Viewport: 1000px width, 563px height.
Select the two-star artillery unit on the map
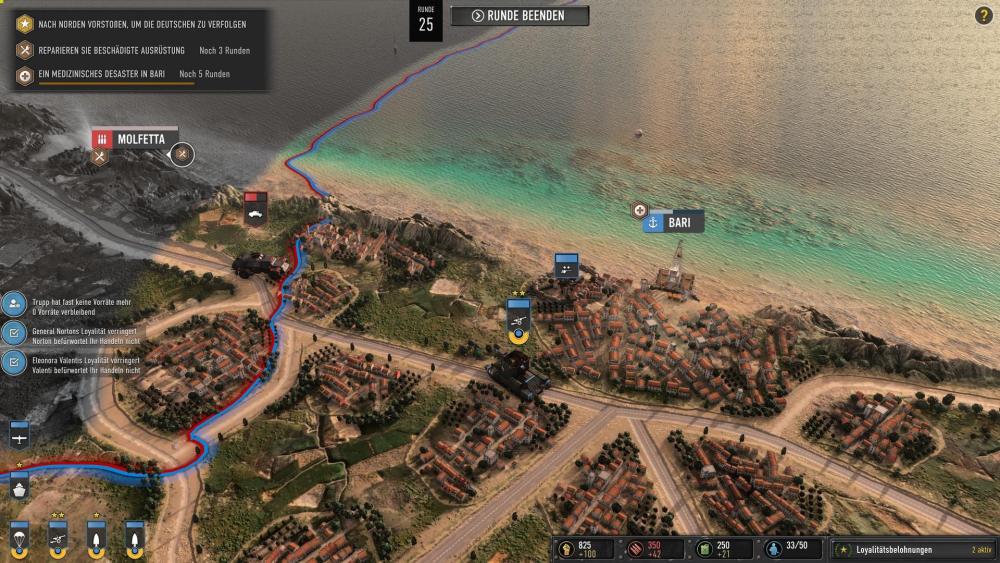coord(518,318)
